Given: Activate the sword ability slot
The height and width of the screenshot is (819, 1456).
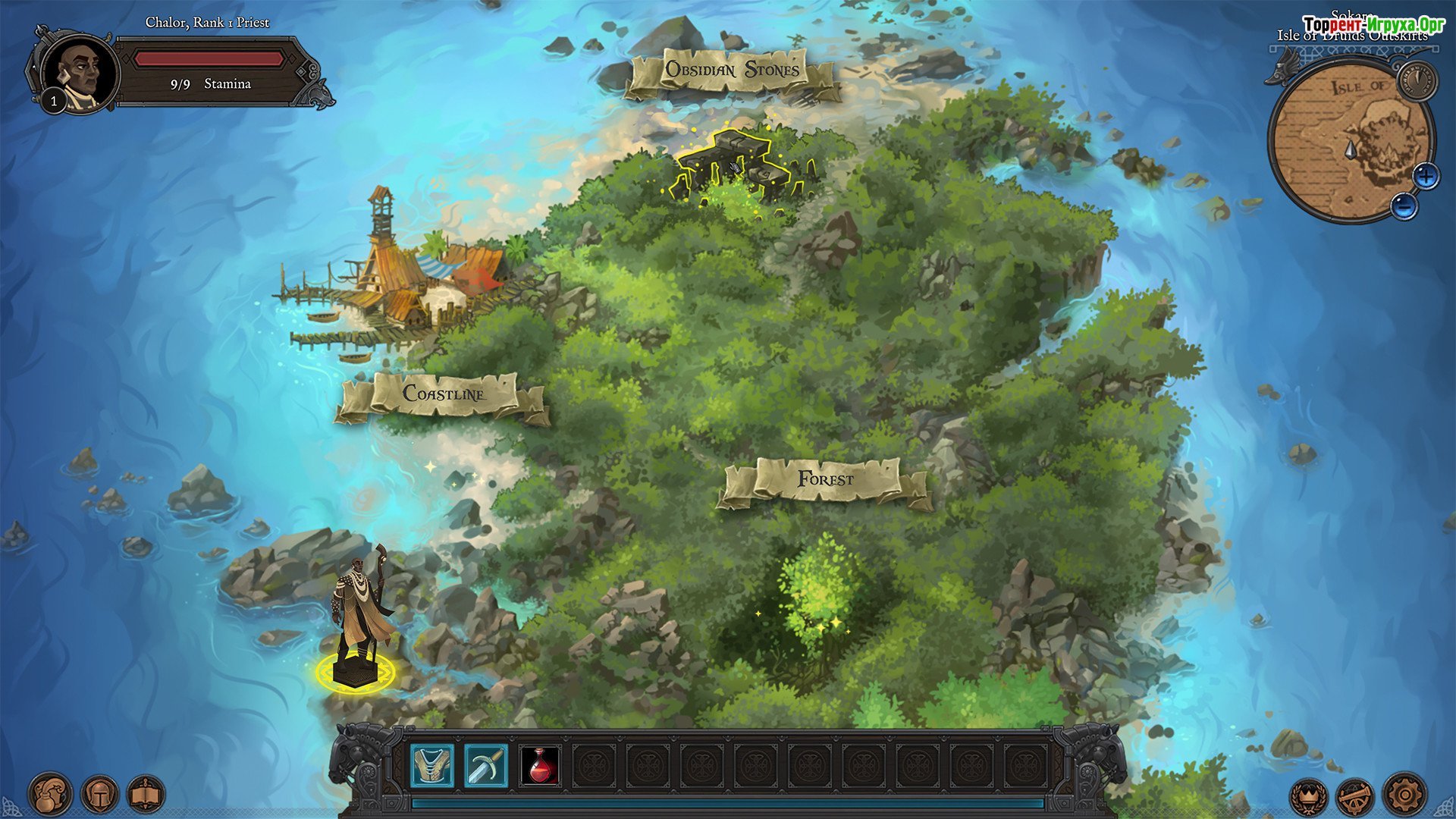Looking at the screenshot, I should (486, 765).
